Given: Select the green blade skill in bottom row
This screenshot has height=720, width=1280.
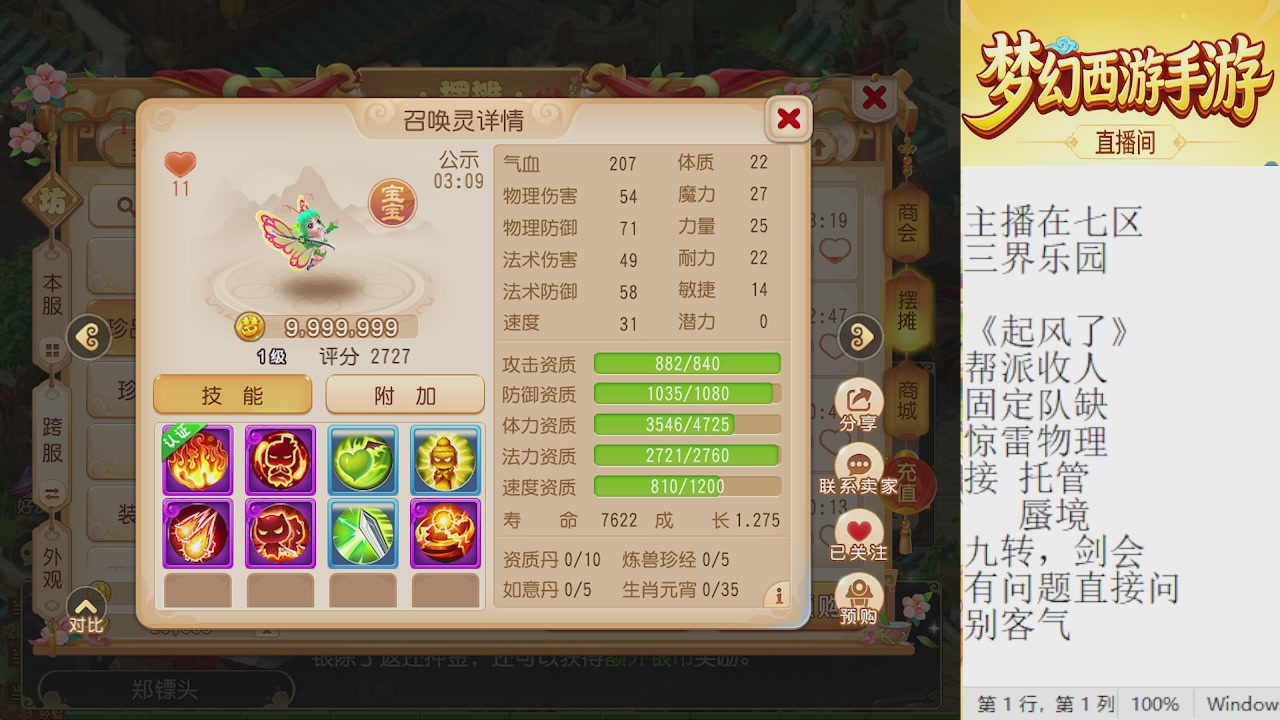Looking at the screenshot, I should [x=362, y=533].
